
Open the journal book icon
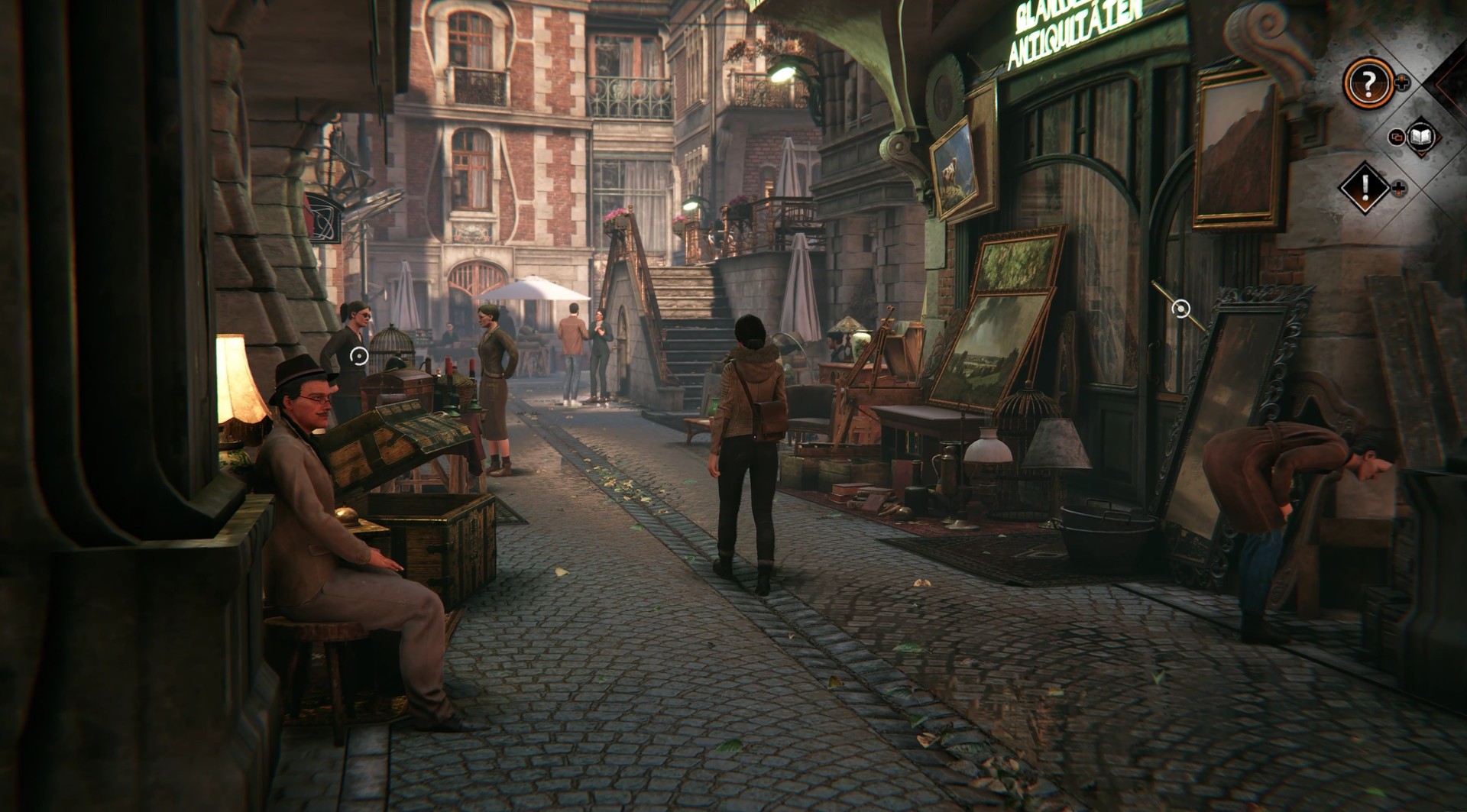[1420, 136]
